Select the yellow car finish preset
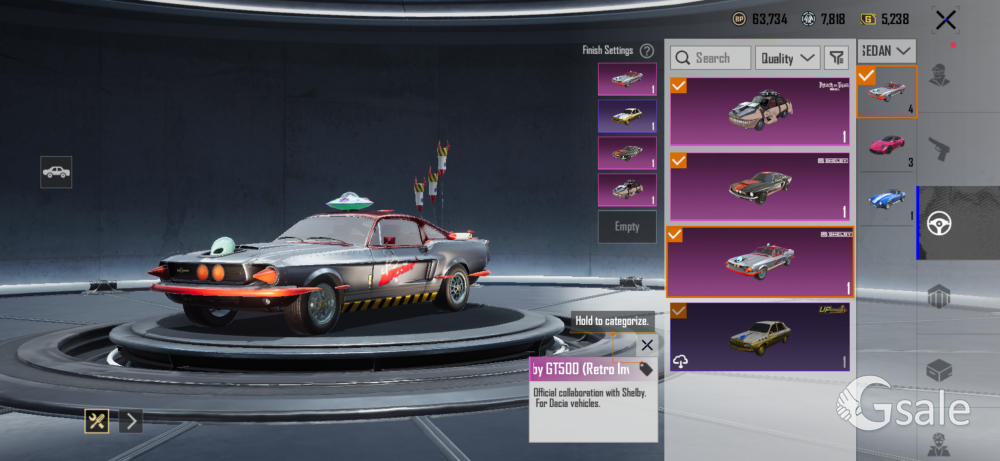 point(627,116)
